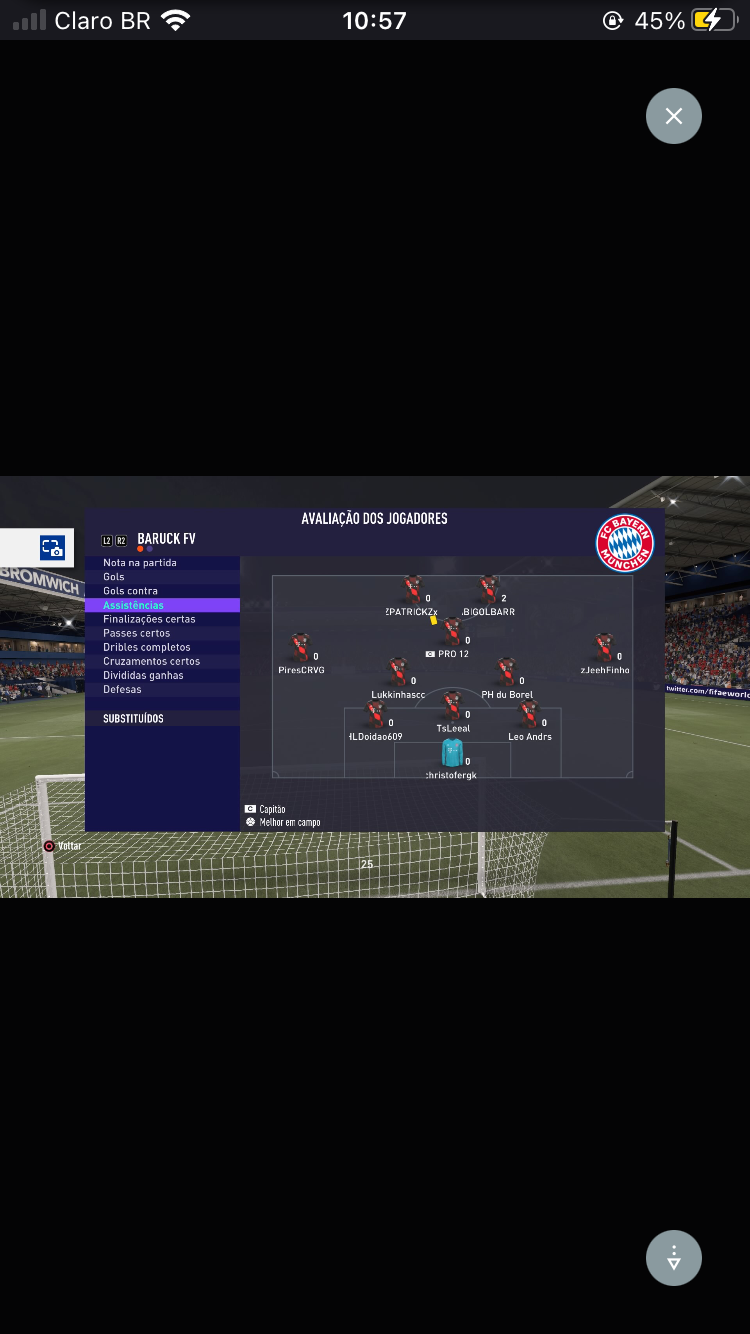Open the Passes certos stat
This screenshot has width=750, height=1334.
[x=136, y=633]
